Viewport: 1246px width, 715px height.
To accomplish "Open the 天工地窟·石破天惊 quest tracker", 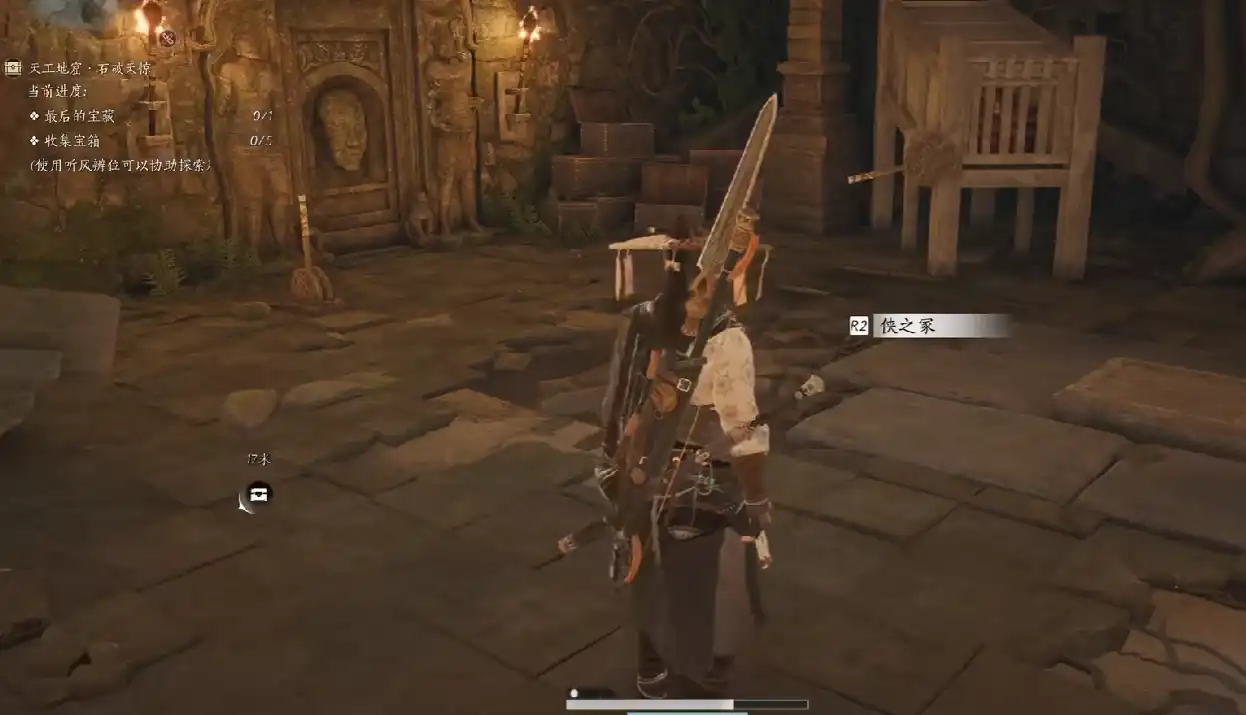I will pyautogui.click(x=90, y=68).
